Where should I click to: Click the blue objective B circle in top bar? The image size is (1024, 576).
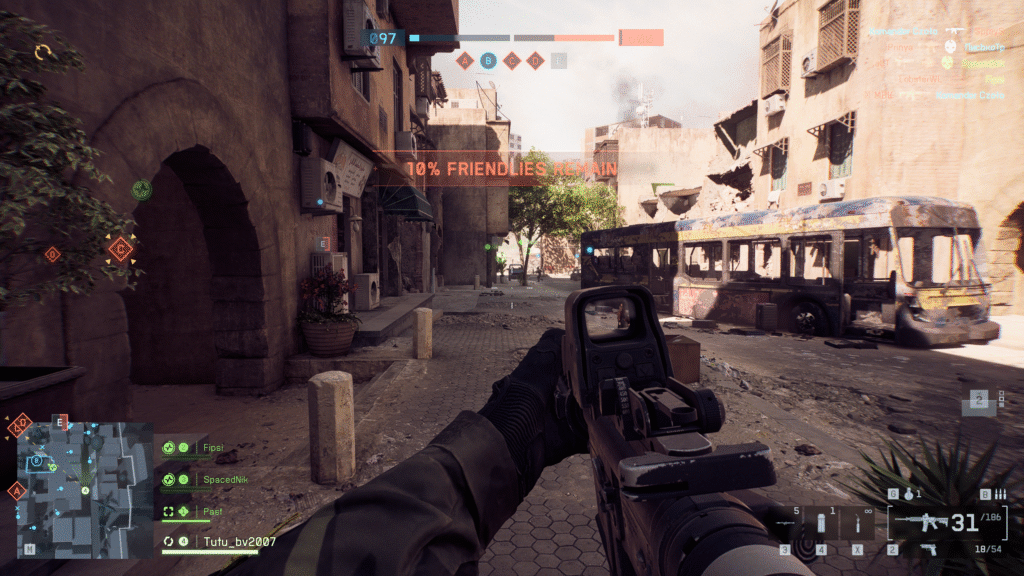tap(488, 60)
